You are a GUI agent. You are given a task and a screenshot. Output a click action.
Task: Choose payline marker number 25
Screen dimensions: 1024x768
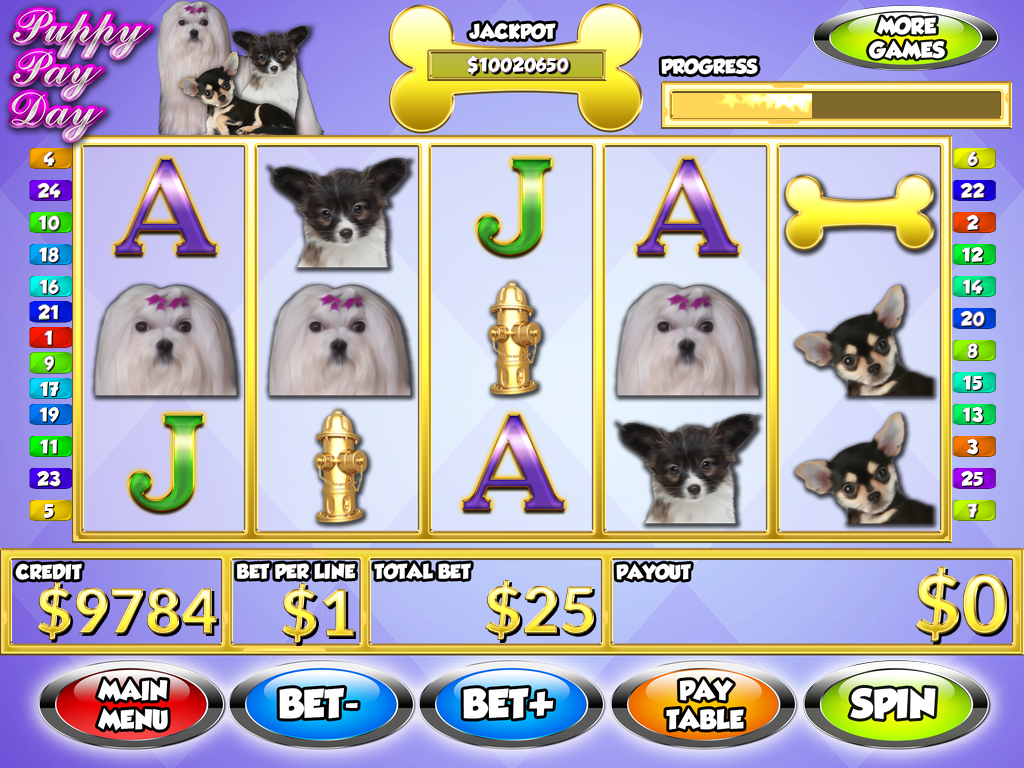[x=972, y=478]
